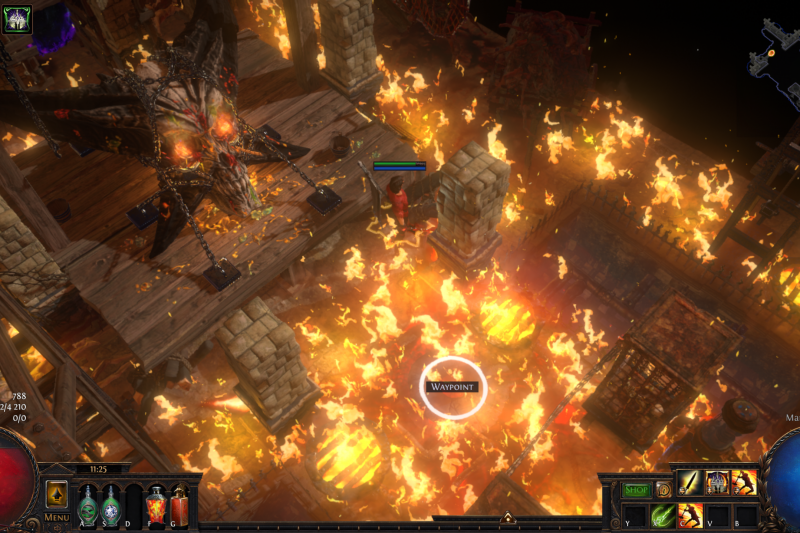Viewport: 800px width, 533px height.
Task: Select the purple banner aura skill
Action: point(717,483)
